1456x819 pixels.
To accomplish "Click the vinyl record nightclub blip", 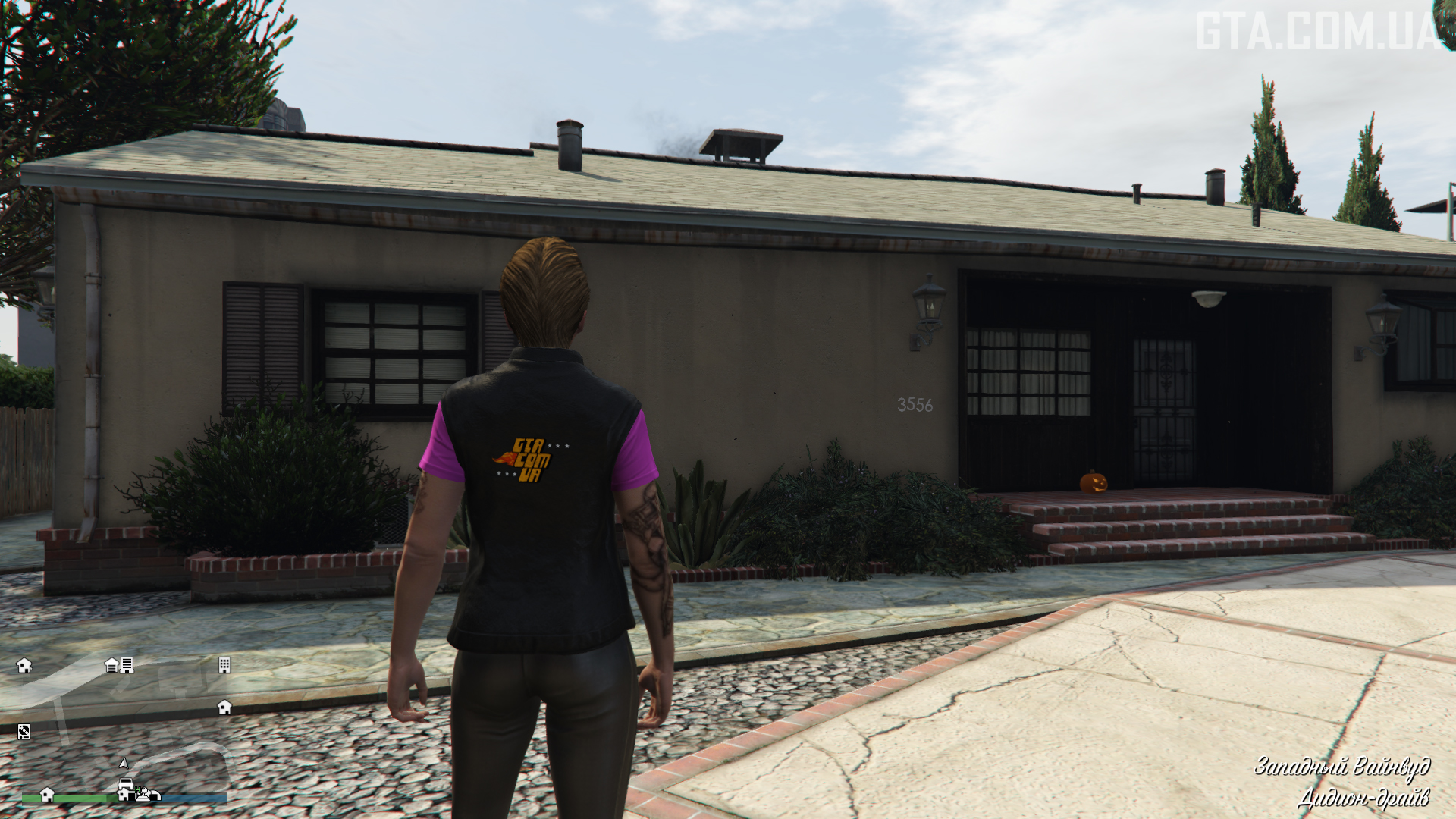I will click(24, 731).
